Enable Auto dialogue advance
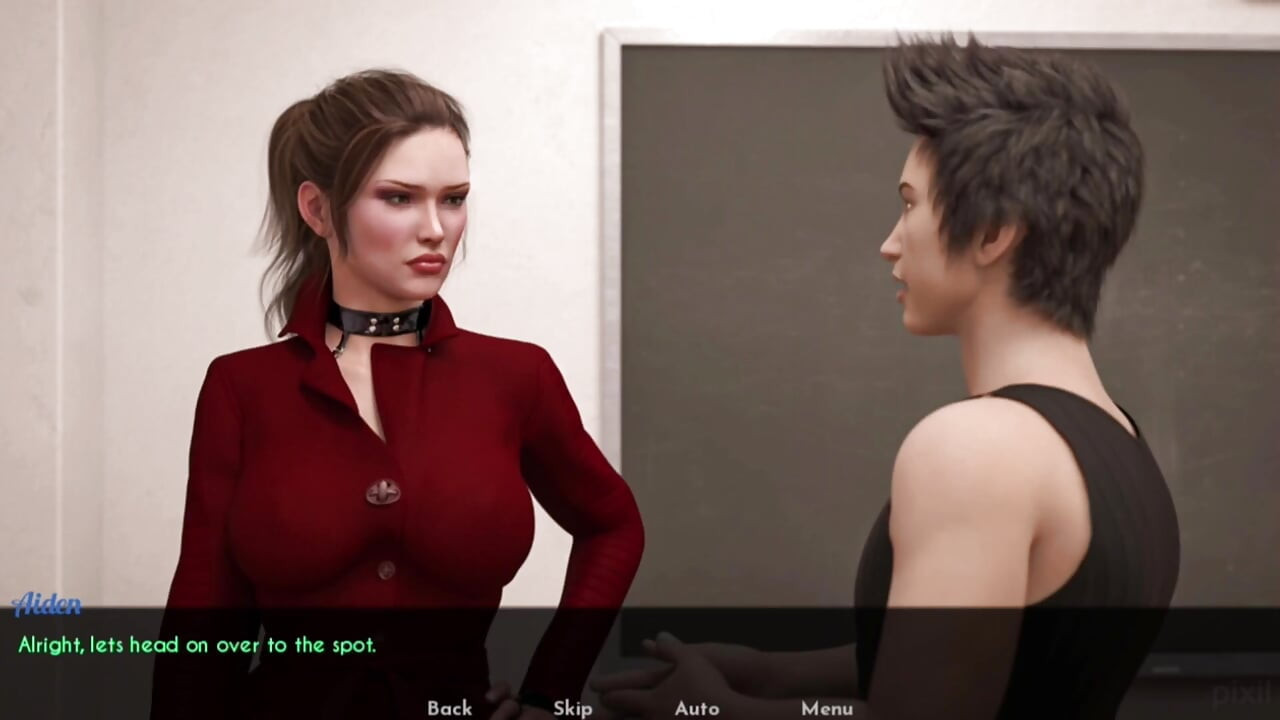This screenshot has width=1280, height=720. pyautogui.click(x=697, y=708)
